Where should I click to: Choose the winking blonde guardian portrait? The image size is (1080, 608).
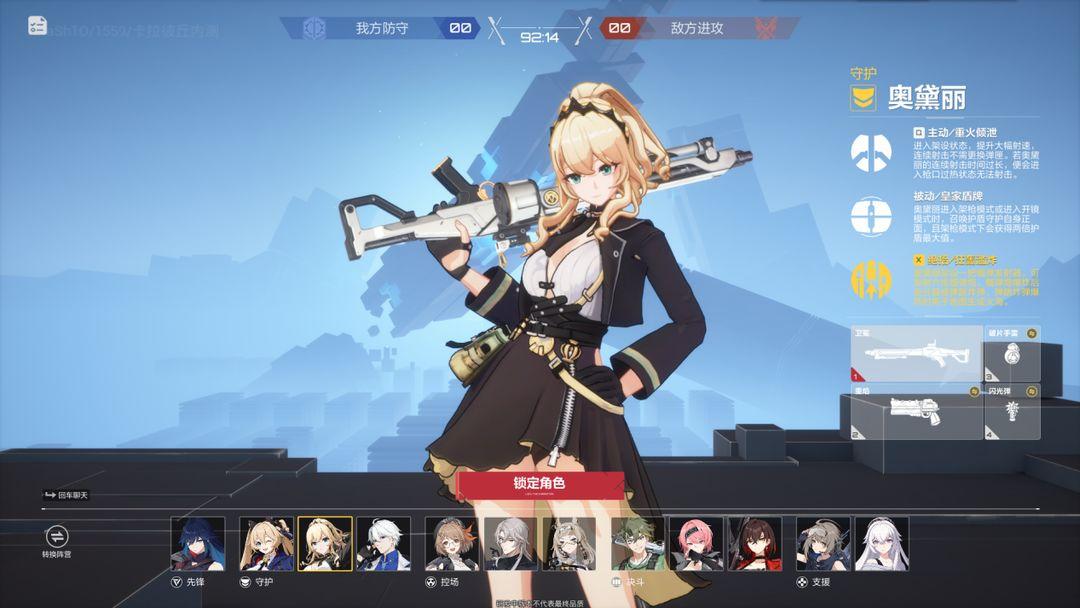point(266,543)
